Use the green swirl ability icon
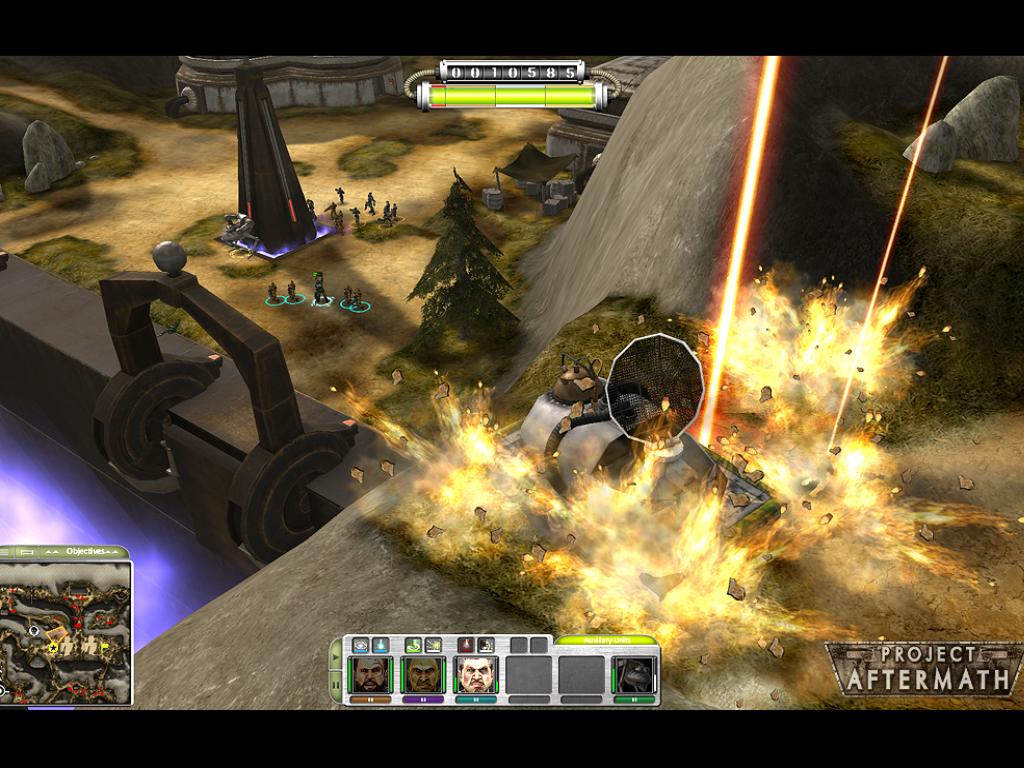Image resolution: width=1024 pixels, height=768 pixels. pos(415,645)
